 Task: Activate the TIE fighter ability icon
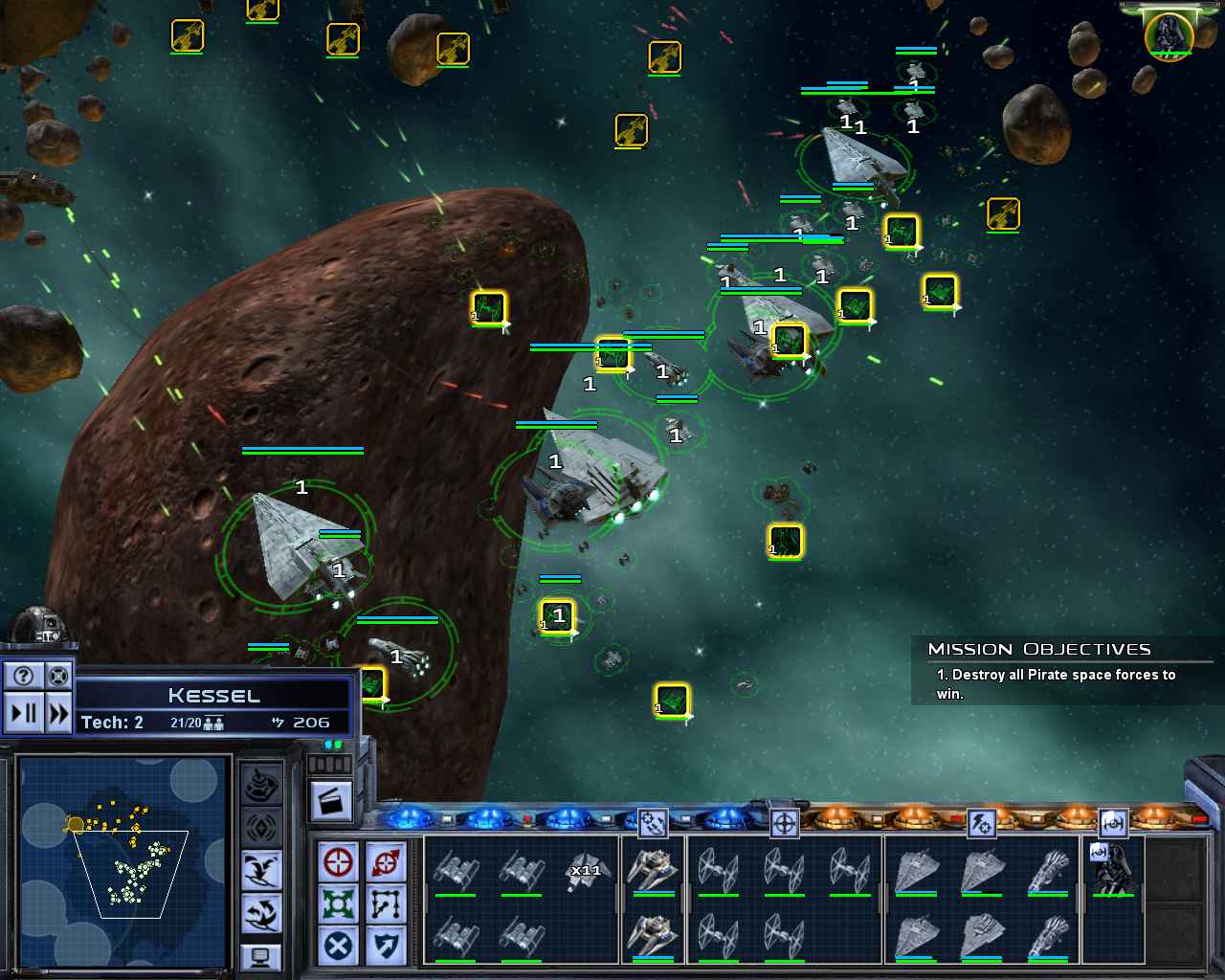[x=1112, y=822]
